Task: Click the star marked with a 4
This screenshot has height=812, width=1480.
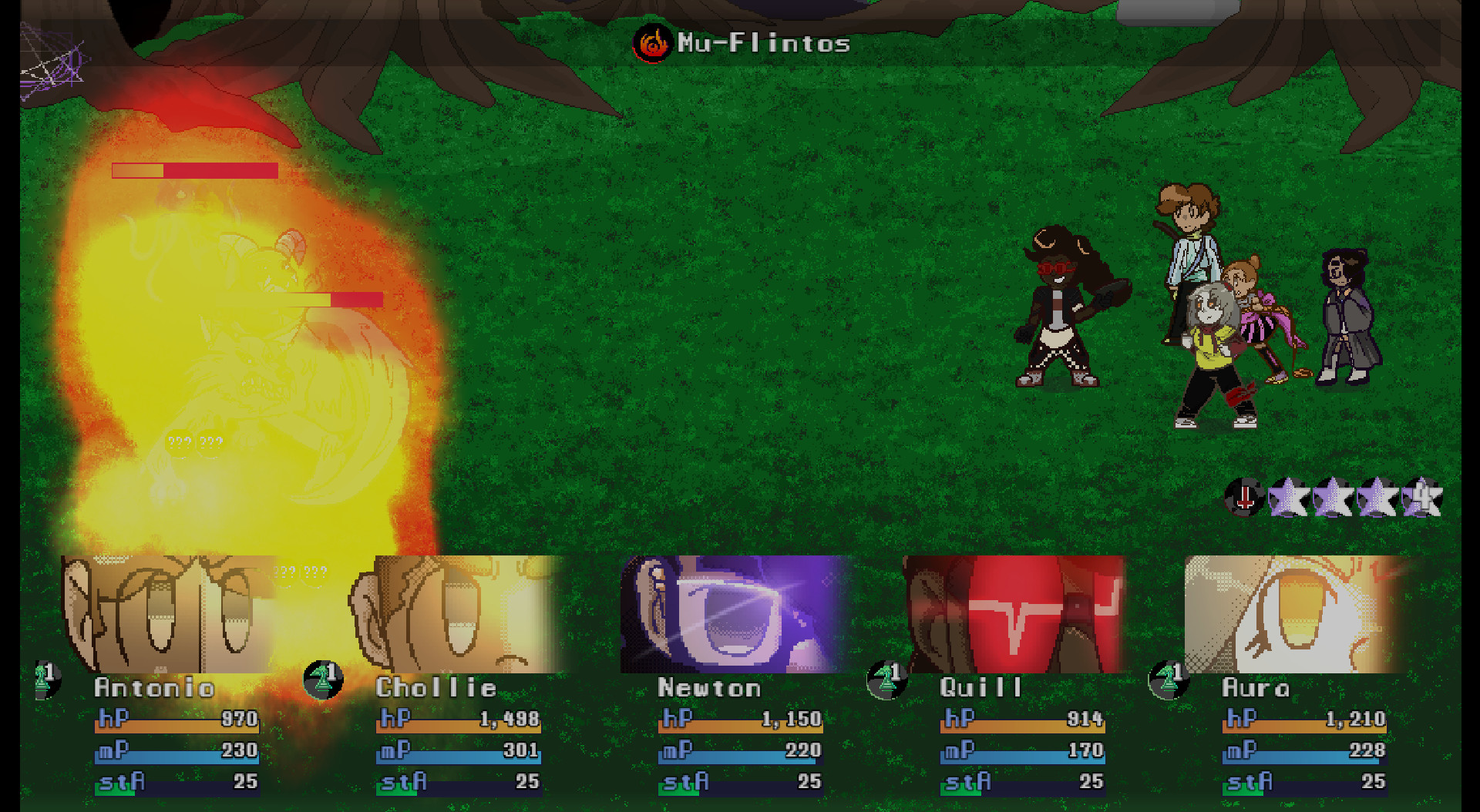Action: (1421, 497)
